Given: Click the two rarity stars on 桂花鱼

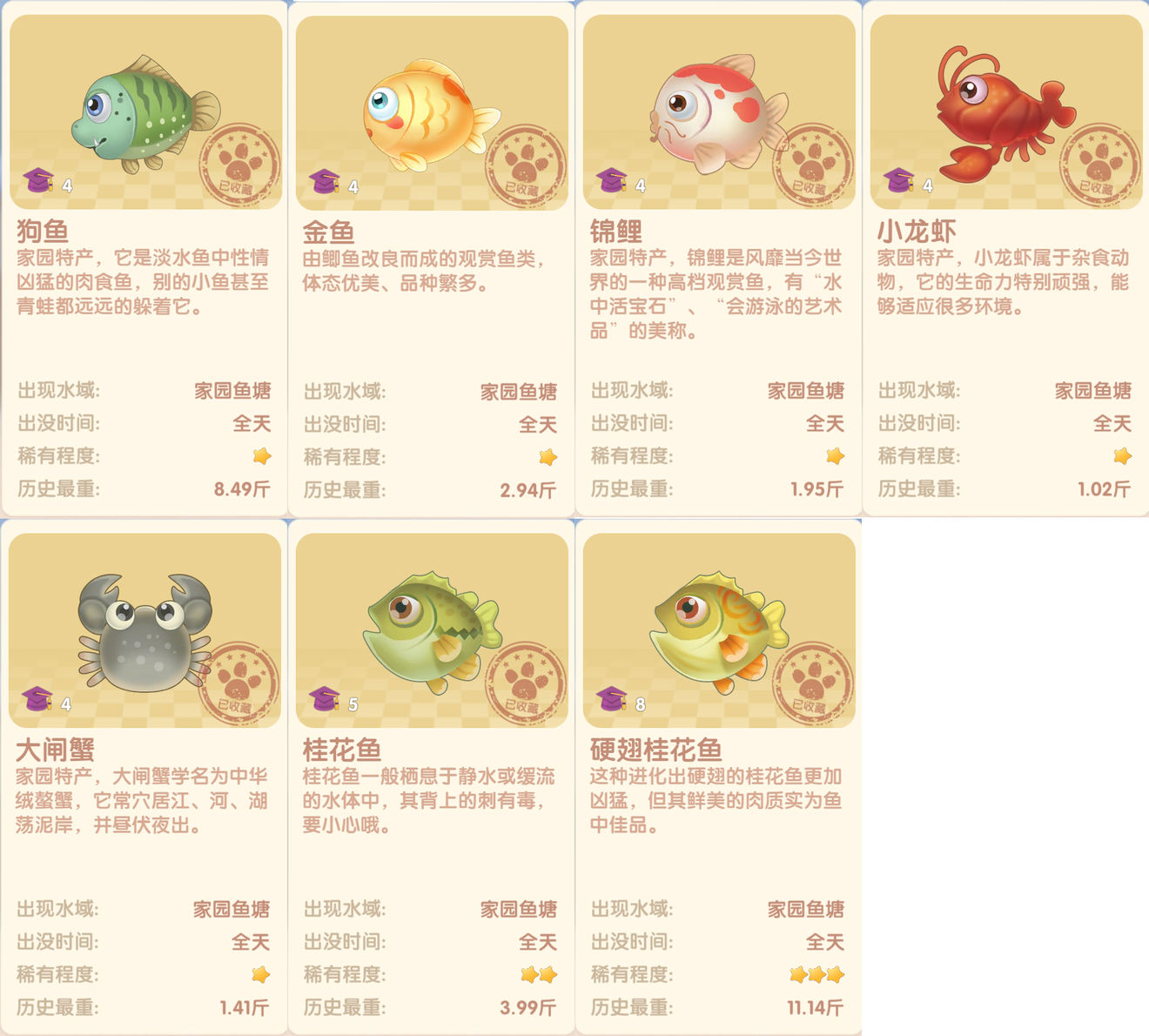Looking at the screenshot, I should 541,975.
